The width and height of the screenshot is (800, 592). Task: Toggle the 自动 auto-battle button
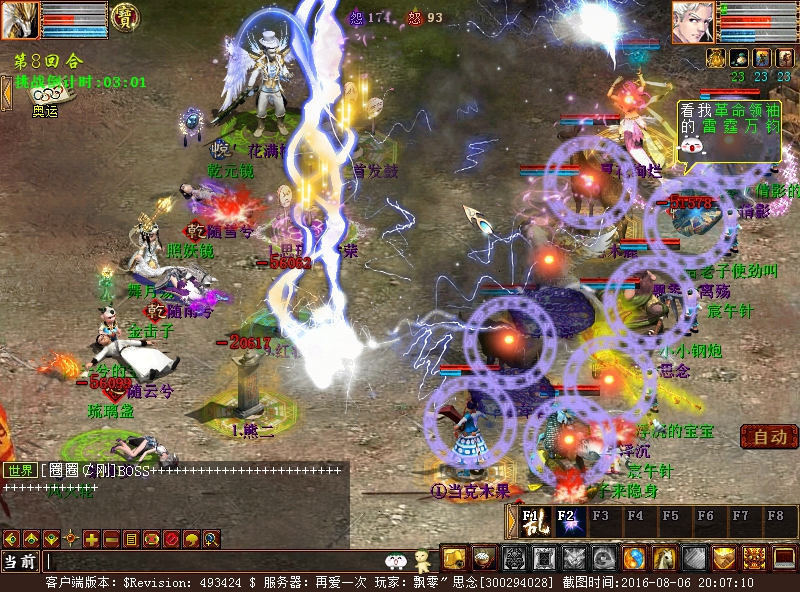coord(769,437)
